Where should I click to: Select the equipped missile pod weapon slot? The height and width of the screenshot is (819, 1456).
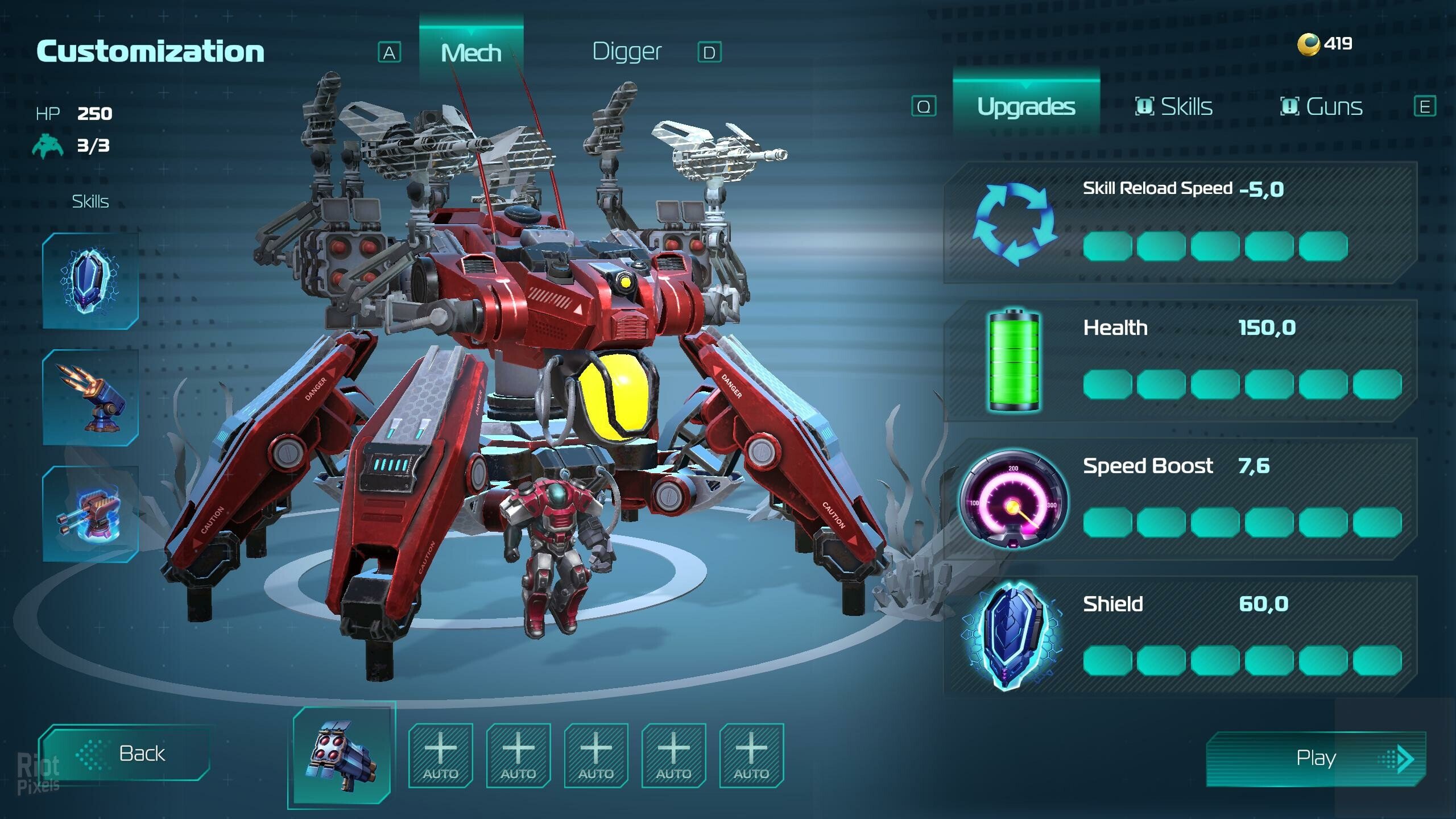[341, 755]
